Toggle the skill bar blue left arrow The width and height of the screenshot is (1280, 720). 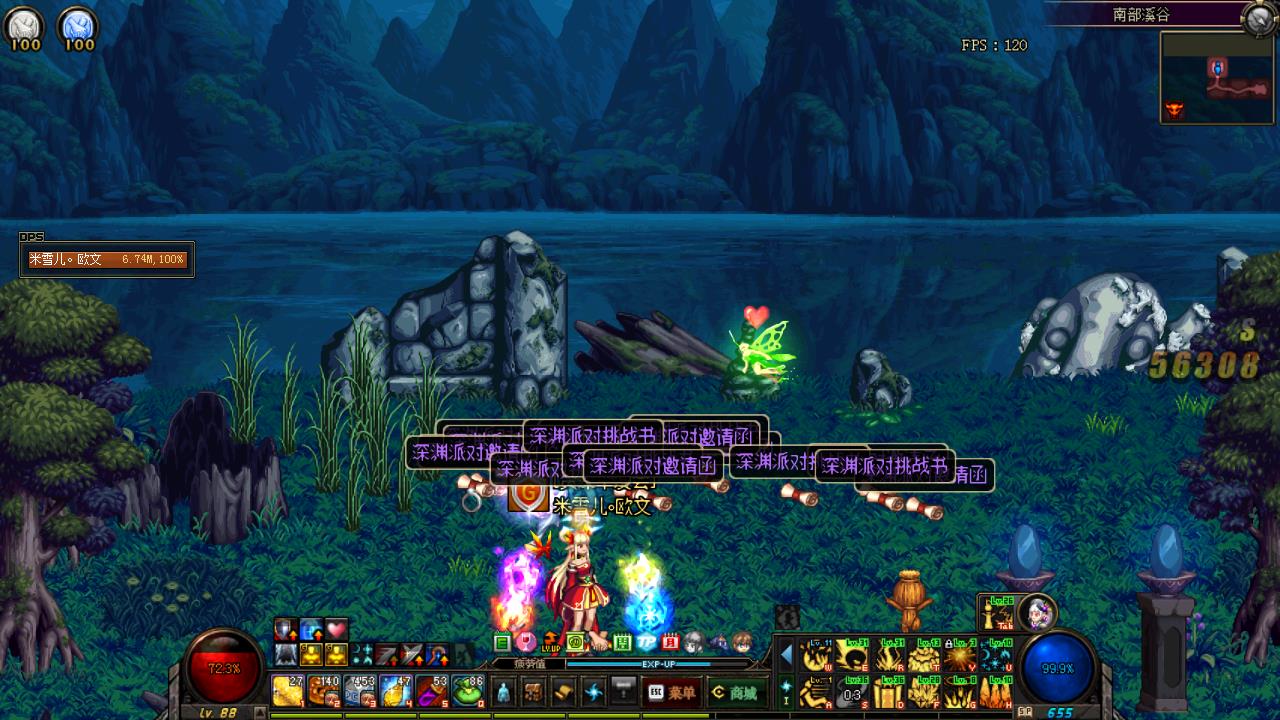[786, 655]
